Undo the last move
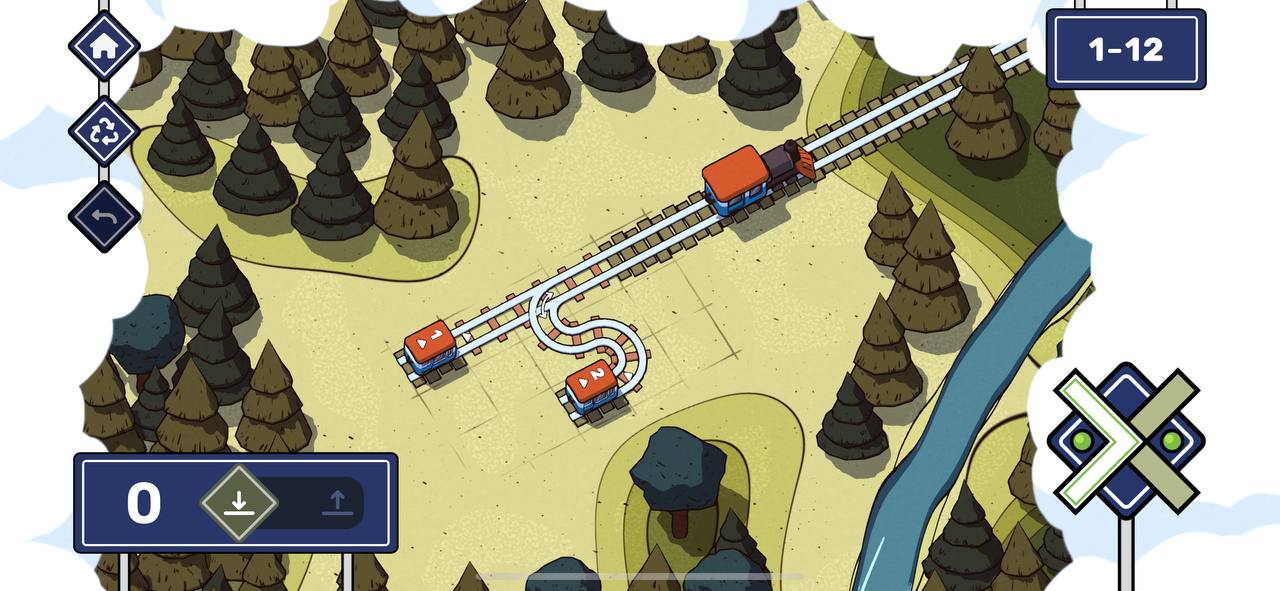1280x591 pixels. tap(104, 217)
